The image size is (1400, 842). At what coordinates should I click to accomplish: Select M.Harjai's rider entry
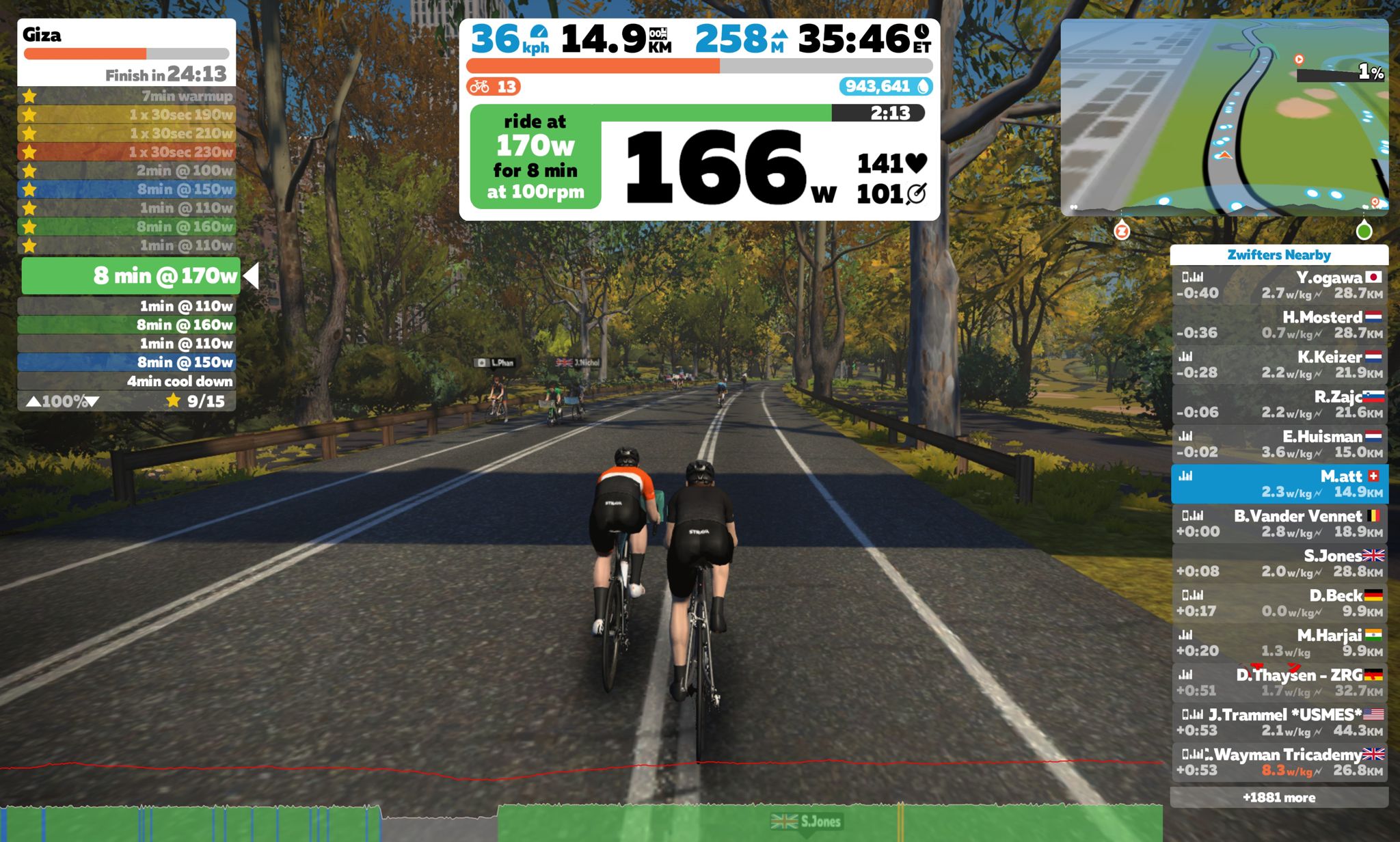[1279, 642]
